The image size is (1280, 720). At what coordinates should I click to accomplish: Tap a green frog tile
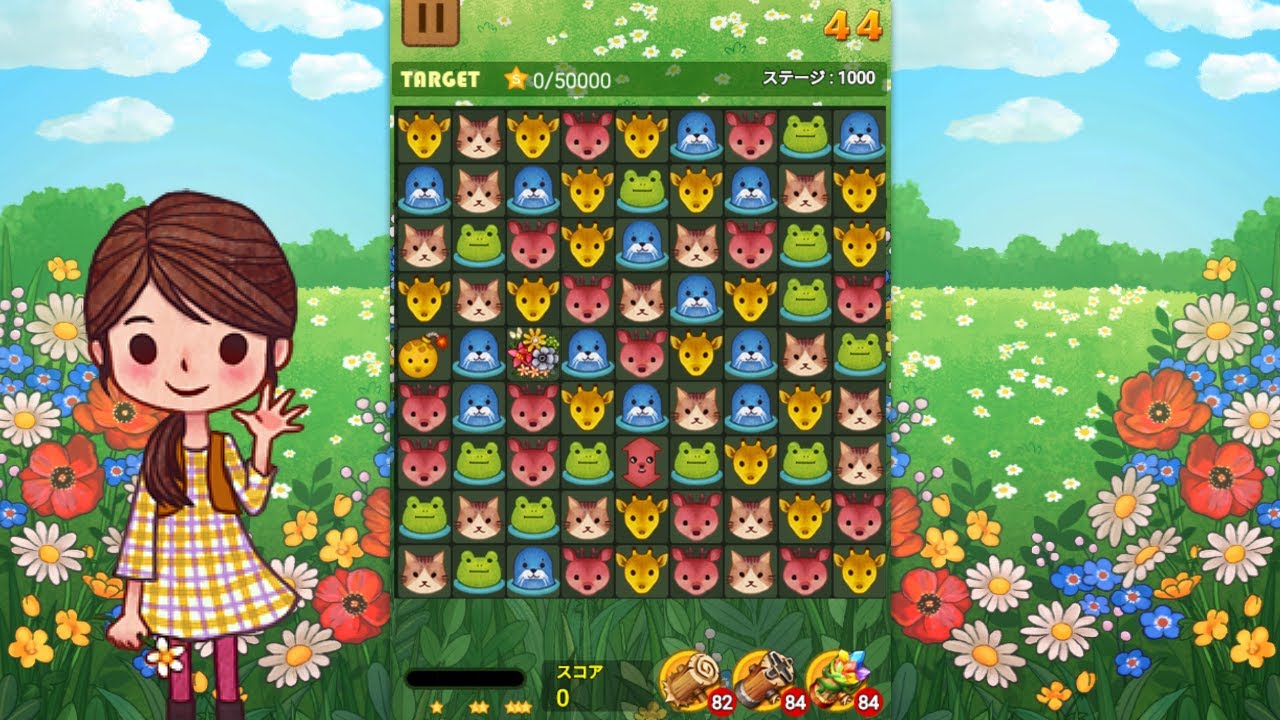click(x=480, y=245)
